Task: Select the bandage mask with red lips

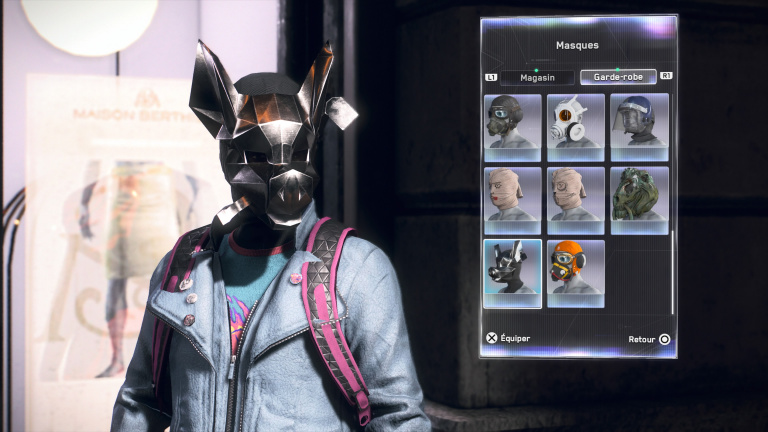Action: click(513, 200)
